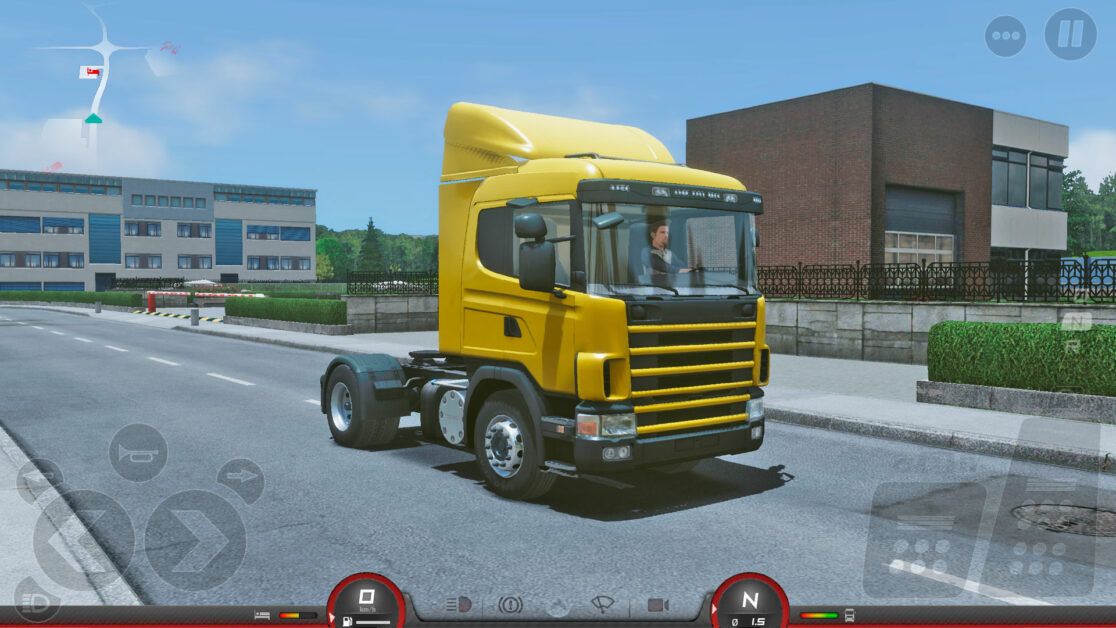The height and width of the screenshot is (628, 1116).
Task: Tap the speedometer gauge showing 0 km/h
Action: click(366, 601)
